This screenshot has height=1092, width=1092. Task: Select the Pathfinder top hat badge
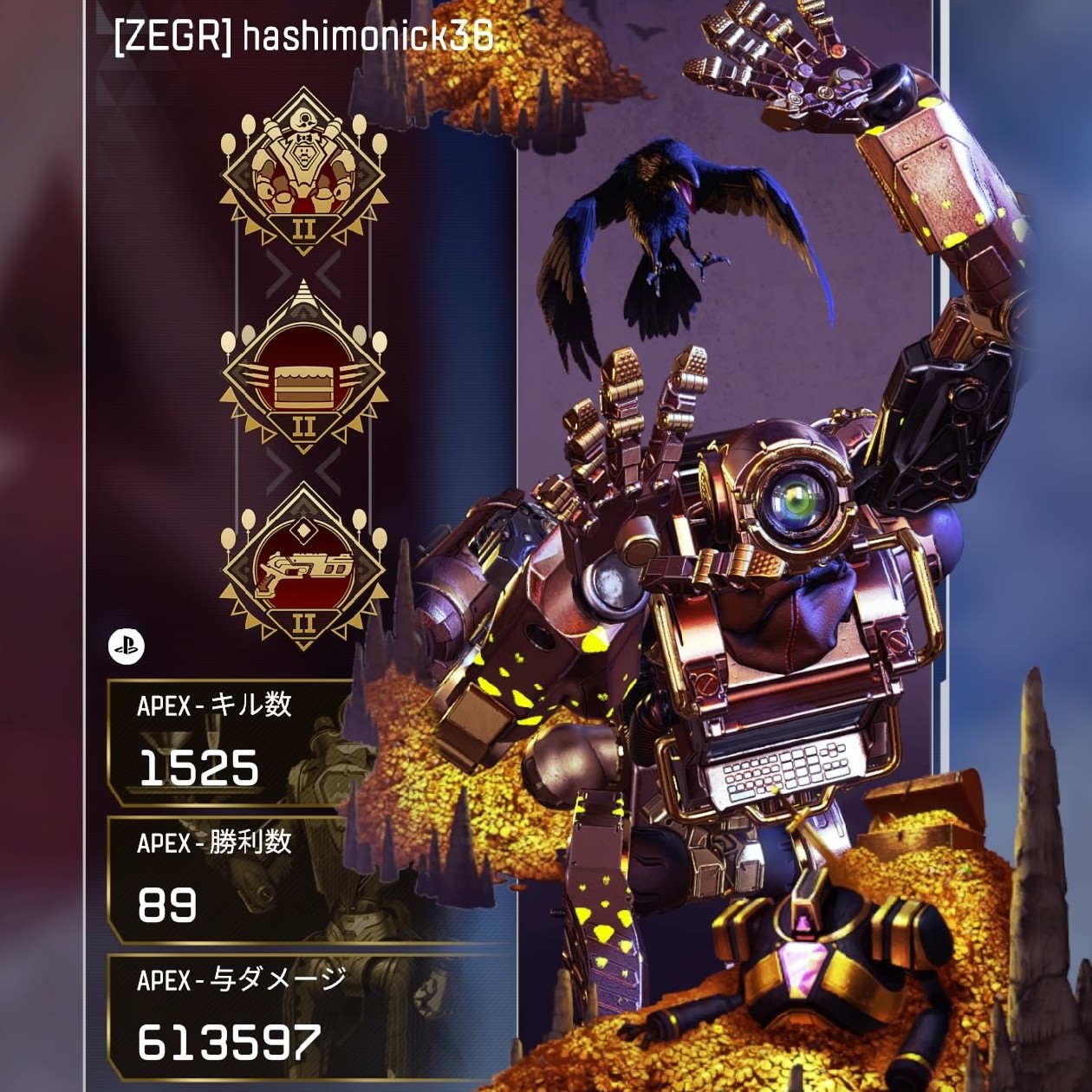(x=303, y=170)
